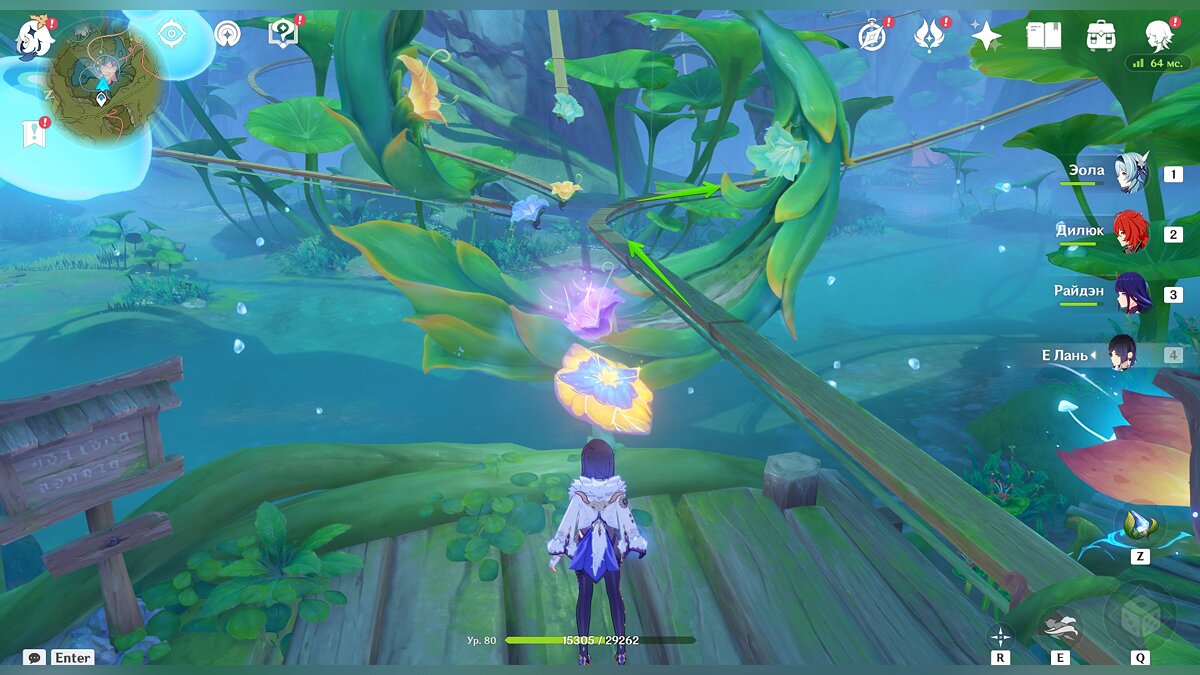Open the Adventurer book icon
The height and width of the screenshot is (675, 1200).
[x=1043, y=36]
